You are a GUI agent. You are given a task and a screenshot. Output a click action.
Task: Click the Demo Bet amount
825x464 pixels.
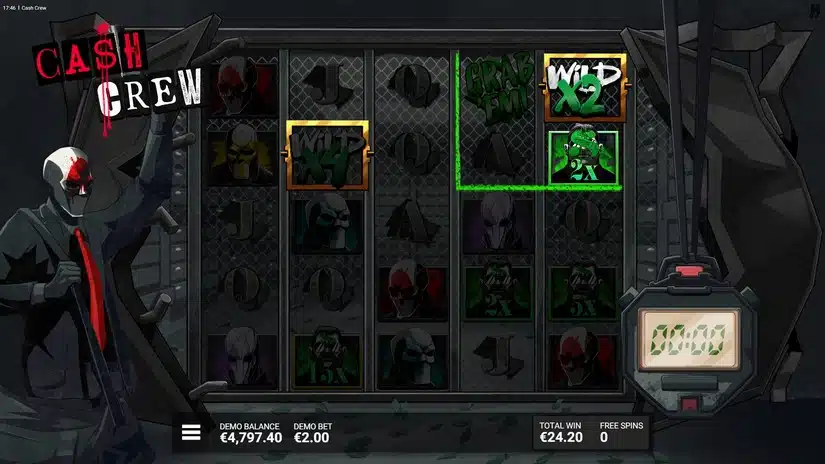(310, 437)
